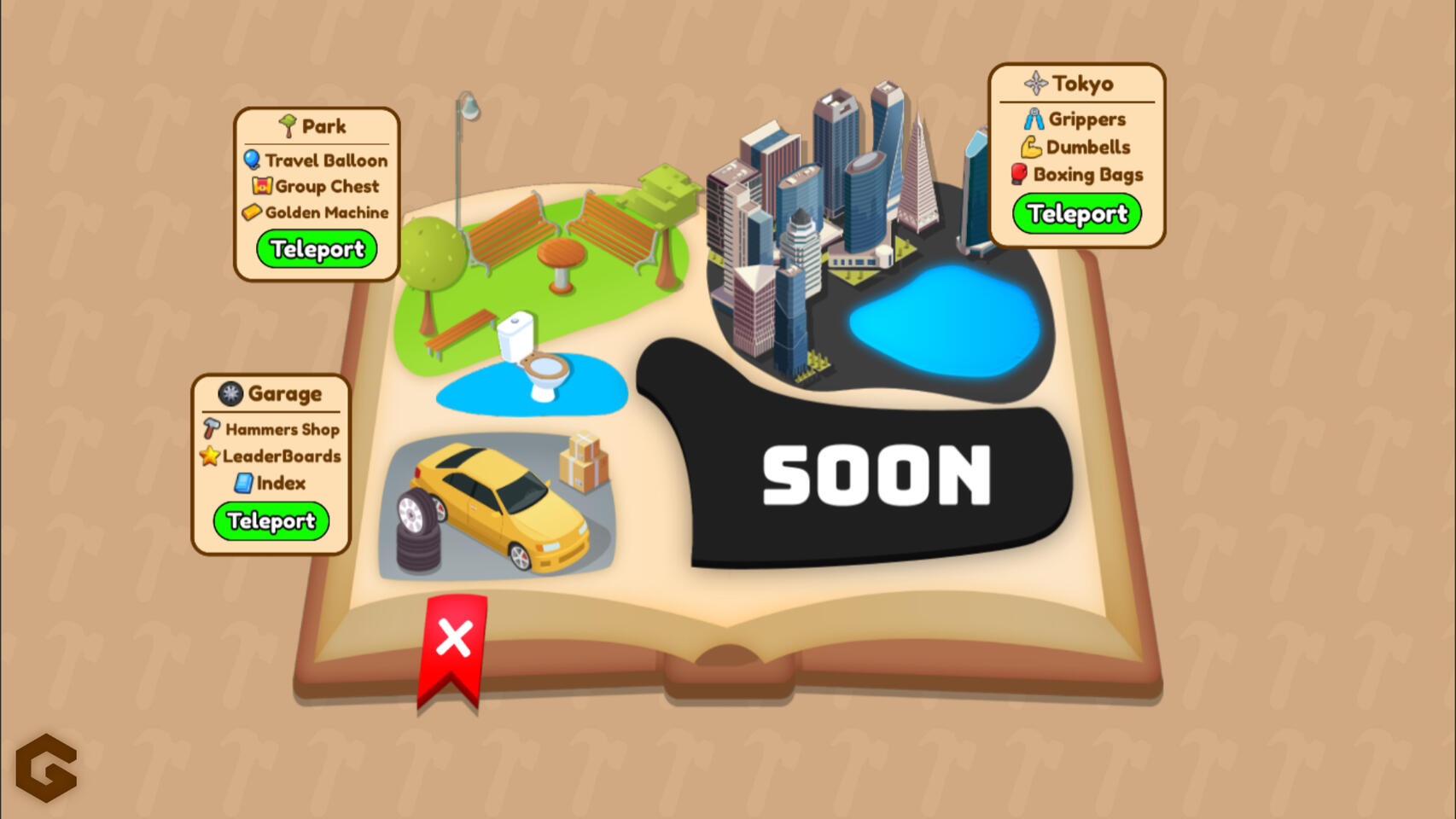This screenshot has width=1456, height=819.
Task: Click the compass icon next to Tokyo
Action: click(1034, 82)
